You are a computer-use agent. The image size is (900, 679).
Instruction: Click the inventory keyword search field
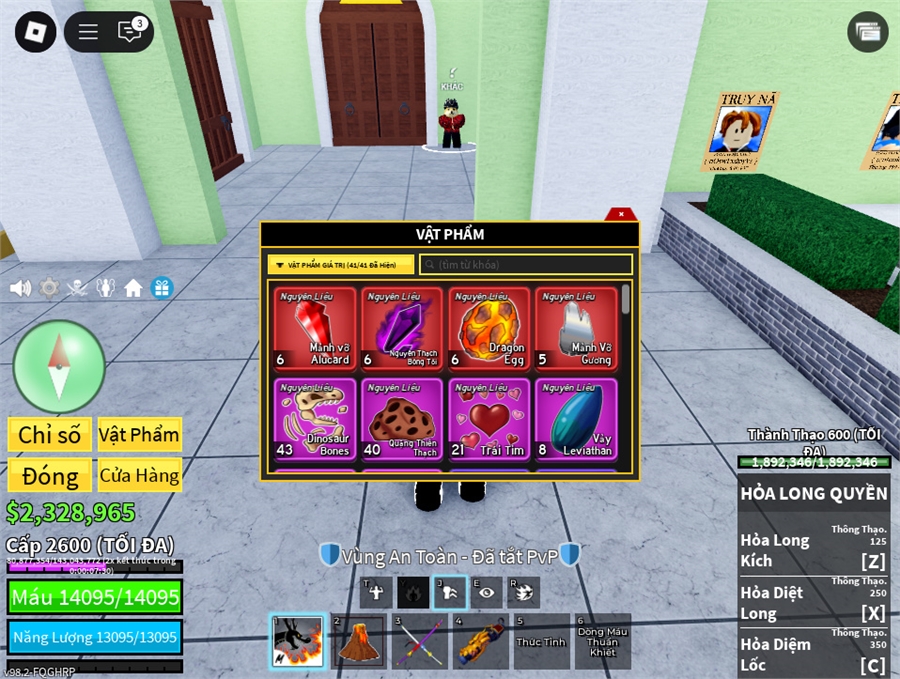(526, 265)
